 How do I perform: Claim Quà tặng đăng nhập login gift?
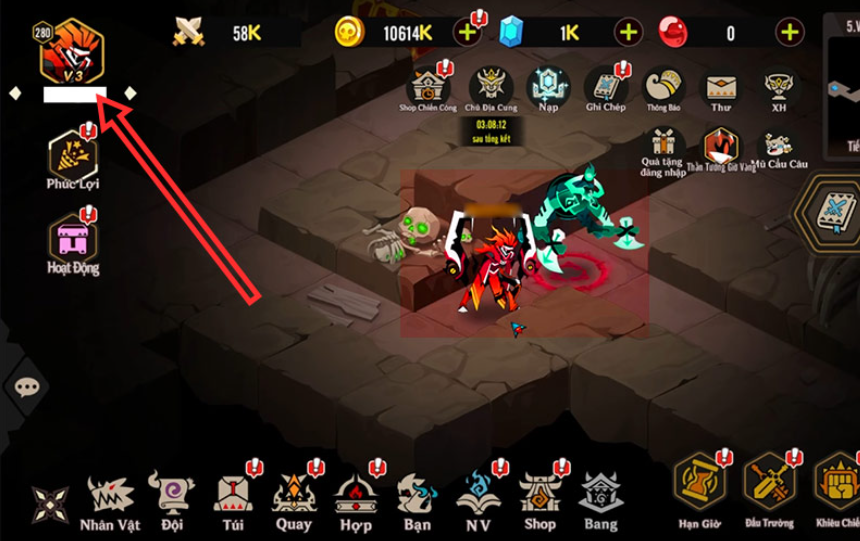[x=662, y=148]
